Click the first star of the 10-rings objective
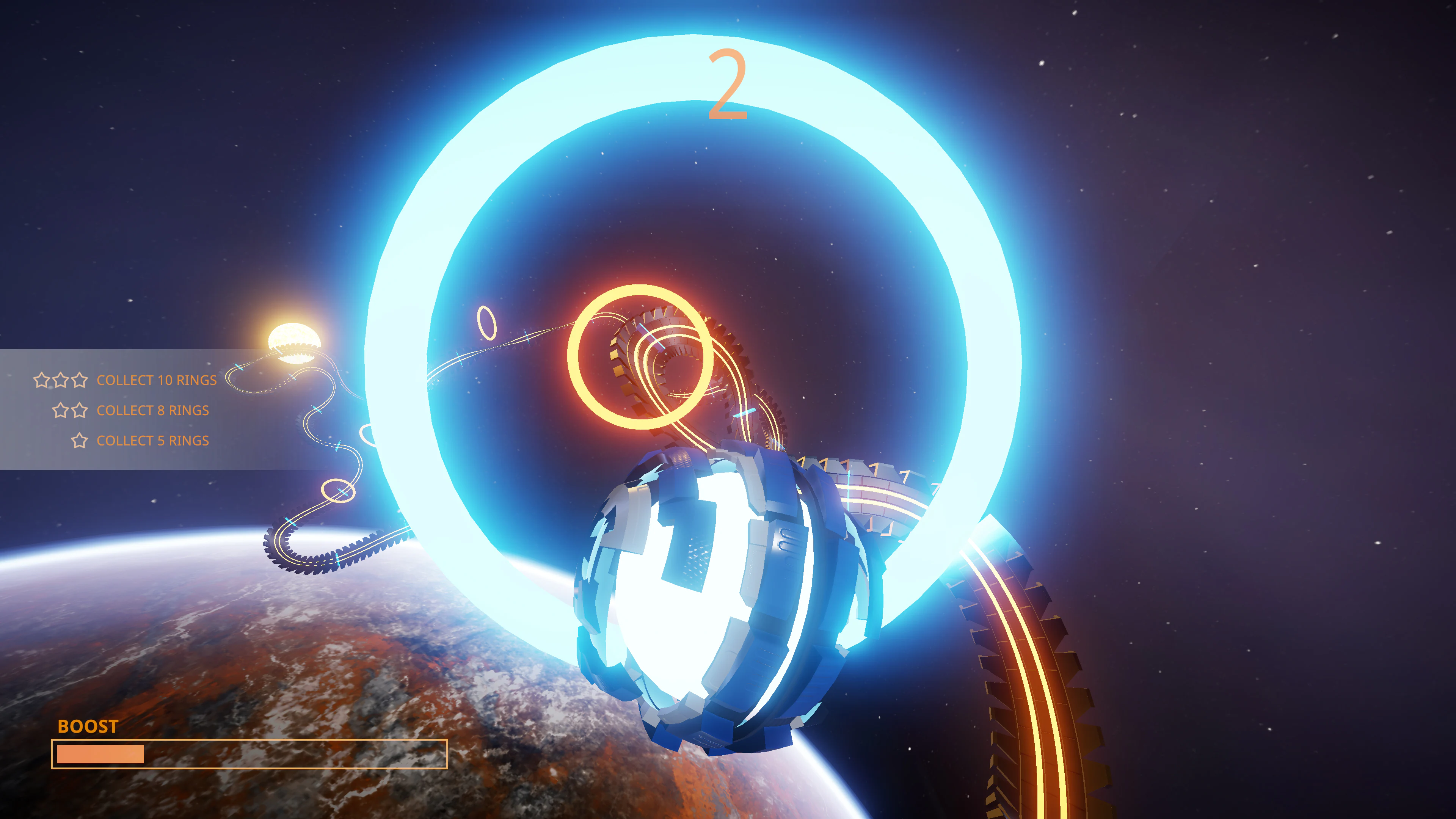Image resolution: width=1456 pixels, height=819 pixels. click(x=42, y=380)
